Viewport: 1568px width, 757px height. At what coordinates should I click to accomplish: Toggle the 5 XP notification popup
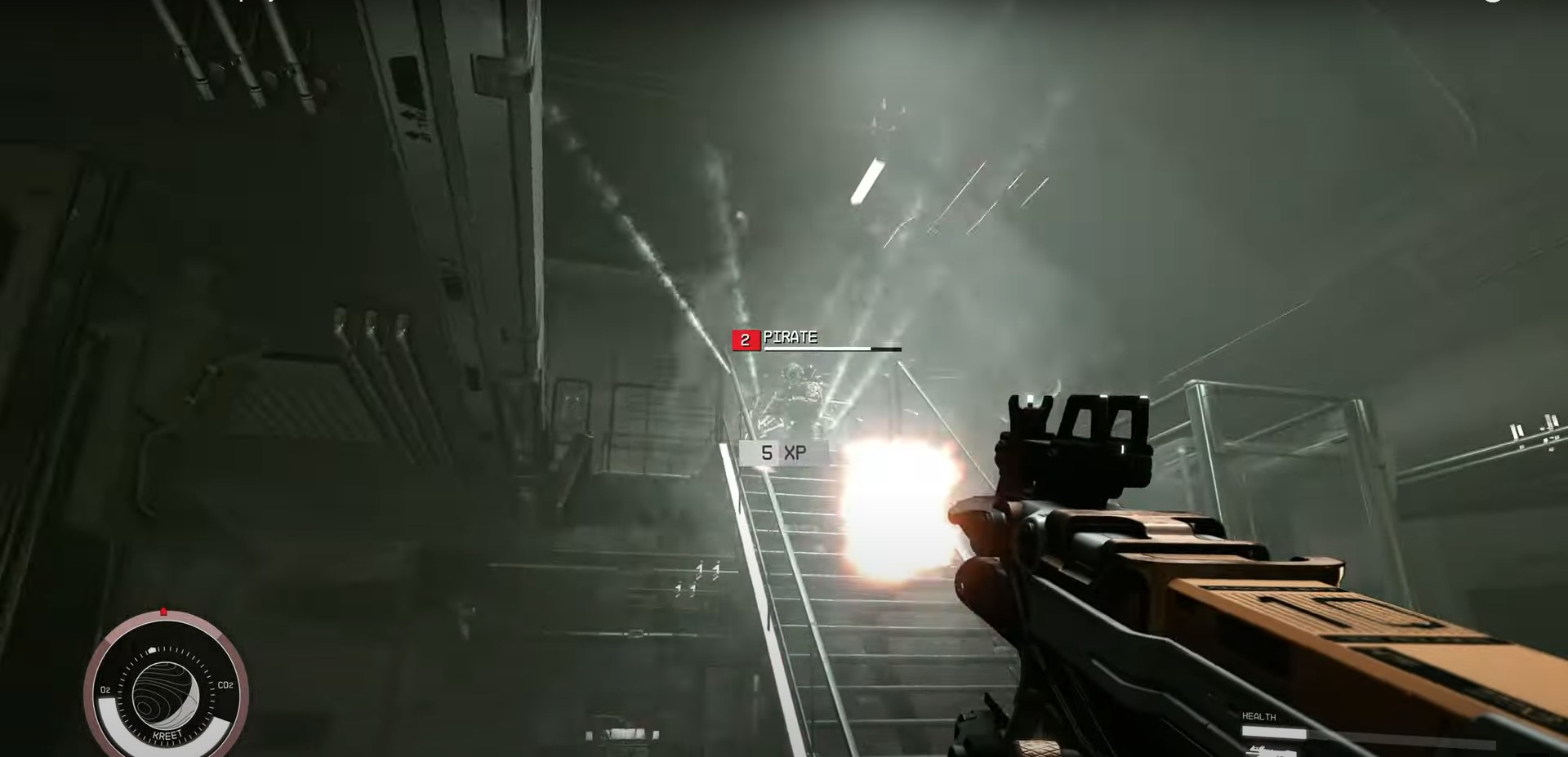[x=782, y=452]
